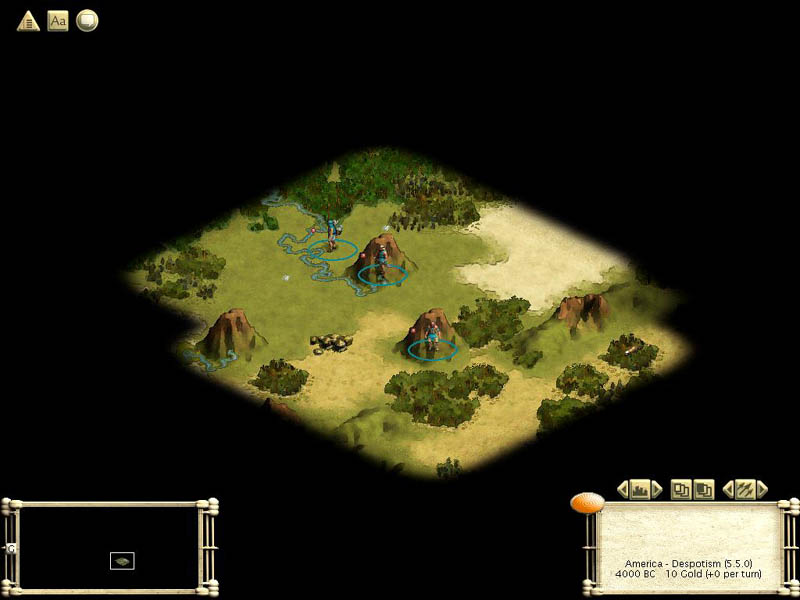Select the ringed unit beside the river
The height and width of the screenshot is (600, 800).
point(331,240)
